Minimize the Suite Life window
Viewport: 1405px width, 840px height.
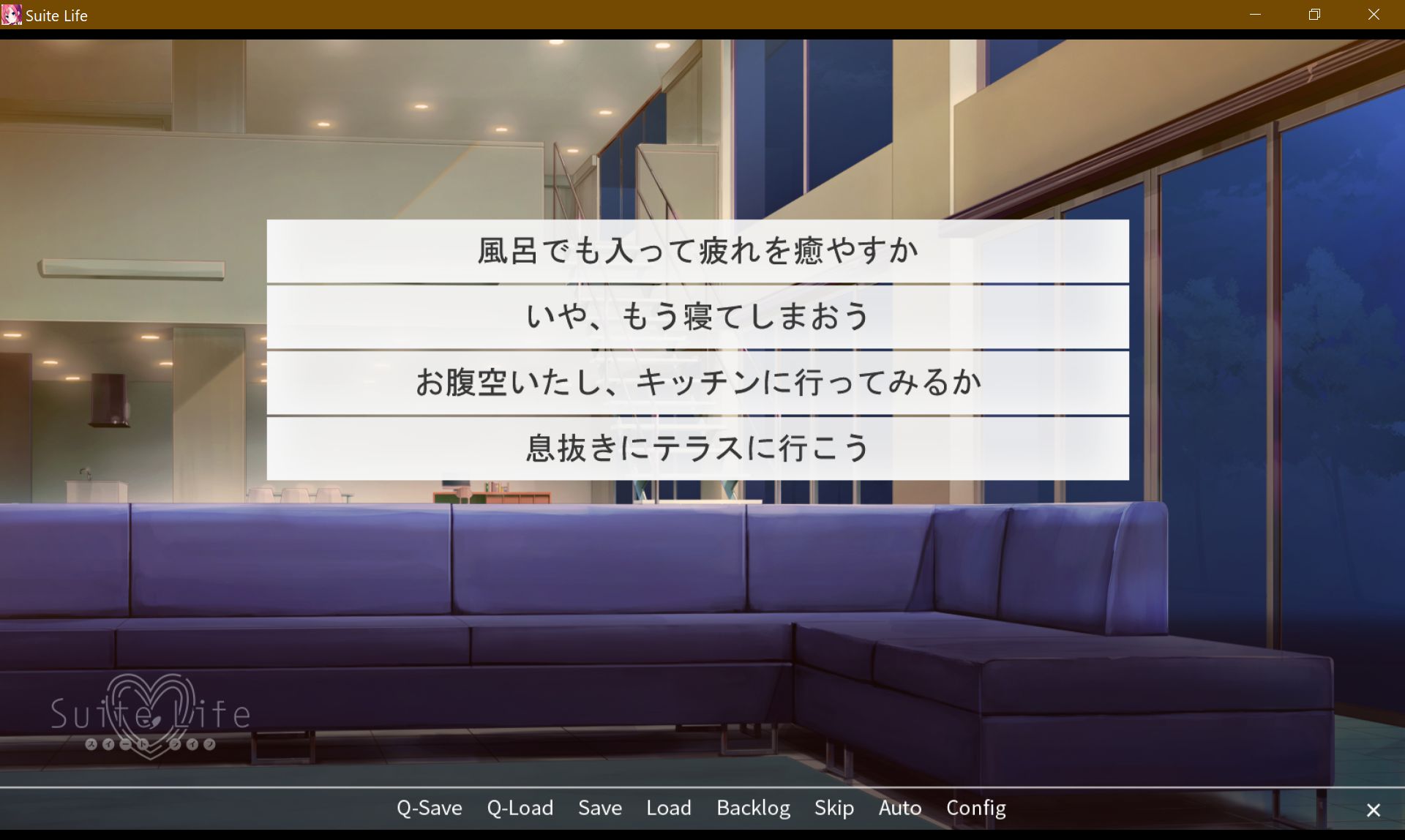(1256, 15)
